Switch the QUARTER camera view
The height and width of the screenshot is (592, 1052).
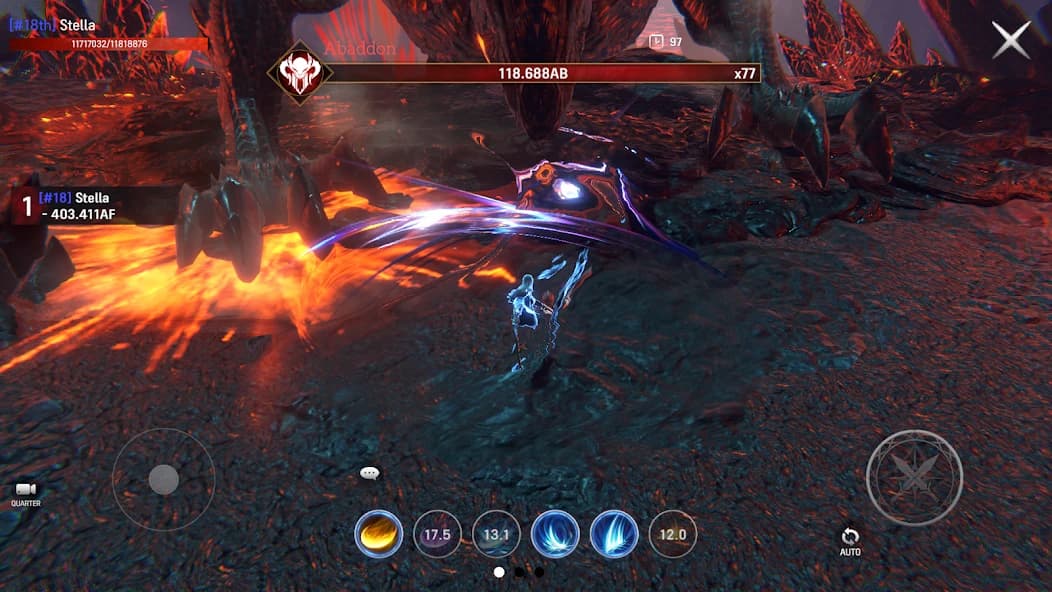pos(26,492)
